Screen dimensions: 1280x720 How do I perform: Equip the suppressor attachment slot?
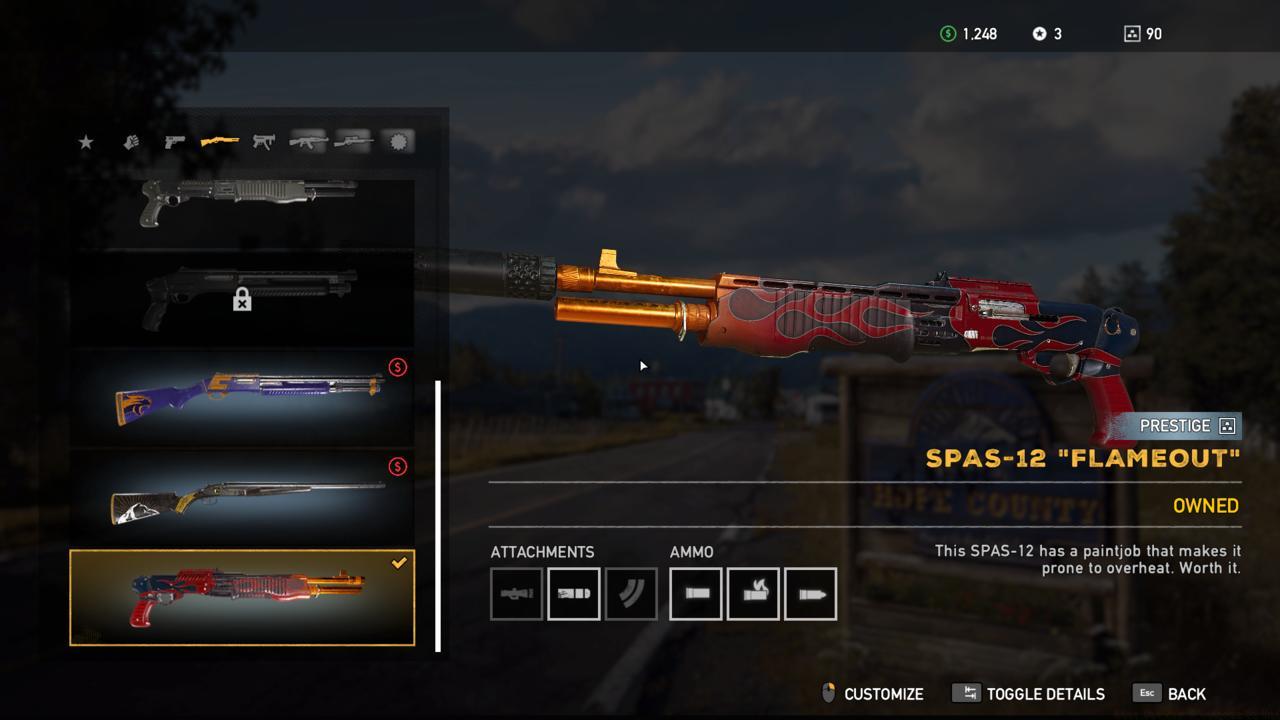pyautogui.click(x=574, y=593)
